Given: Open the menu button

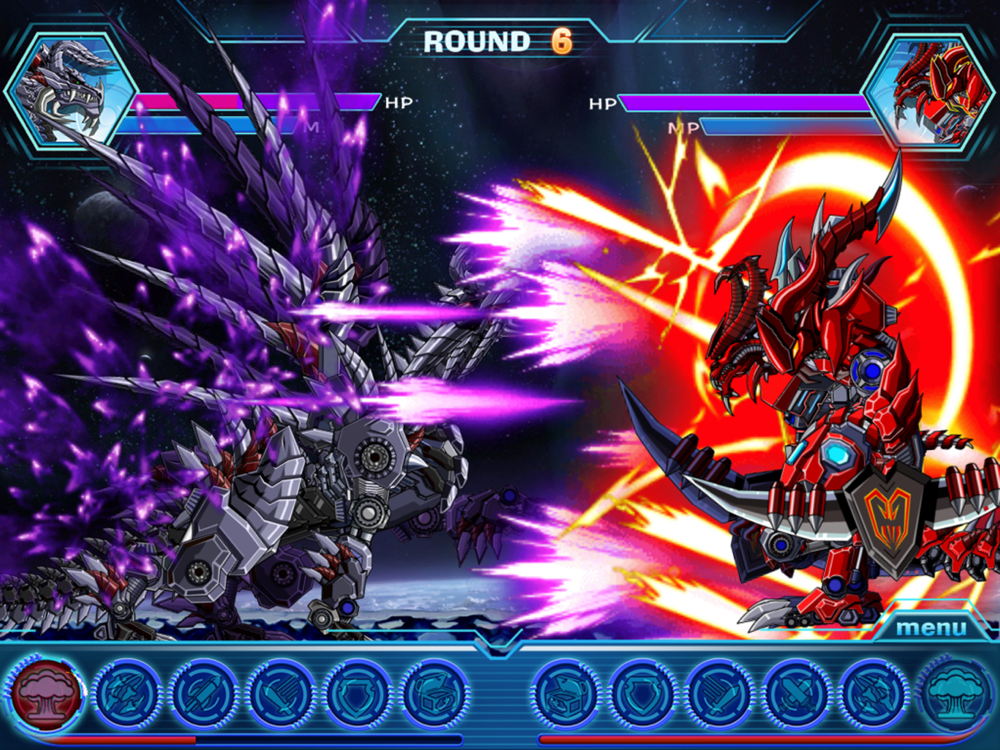Looking at the screenshot, I should click(931, 628).
